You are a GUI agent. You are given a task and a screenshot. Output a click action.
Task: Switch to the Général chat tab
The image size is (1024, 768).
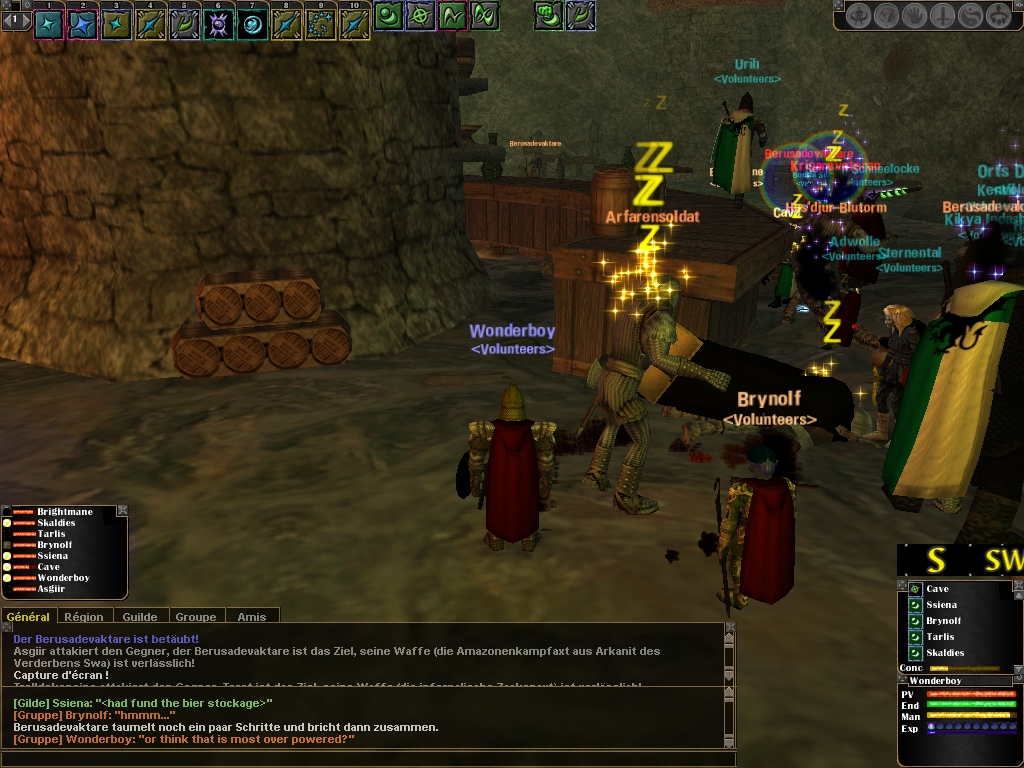coord(28,617)
